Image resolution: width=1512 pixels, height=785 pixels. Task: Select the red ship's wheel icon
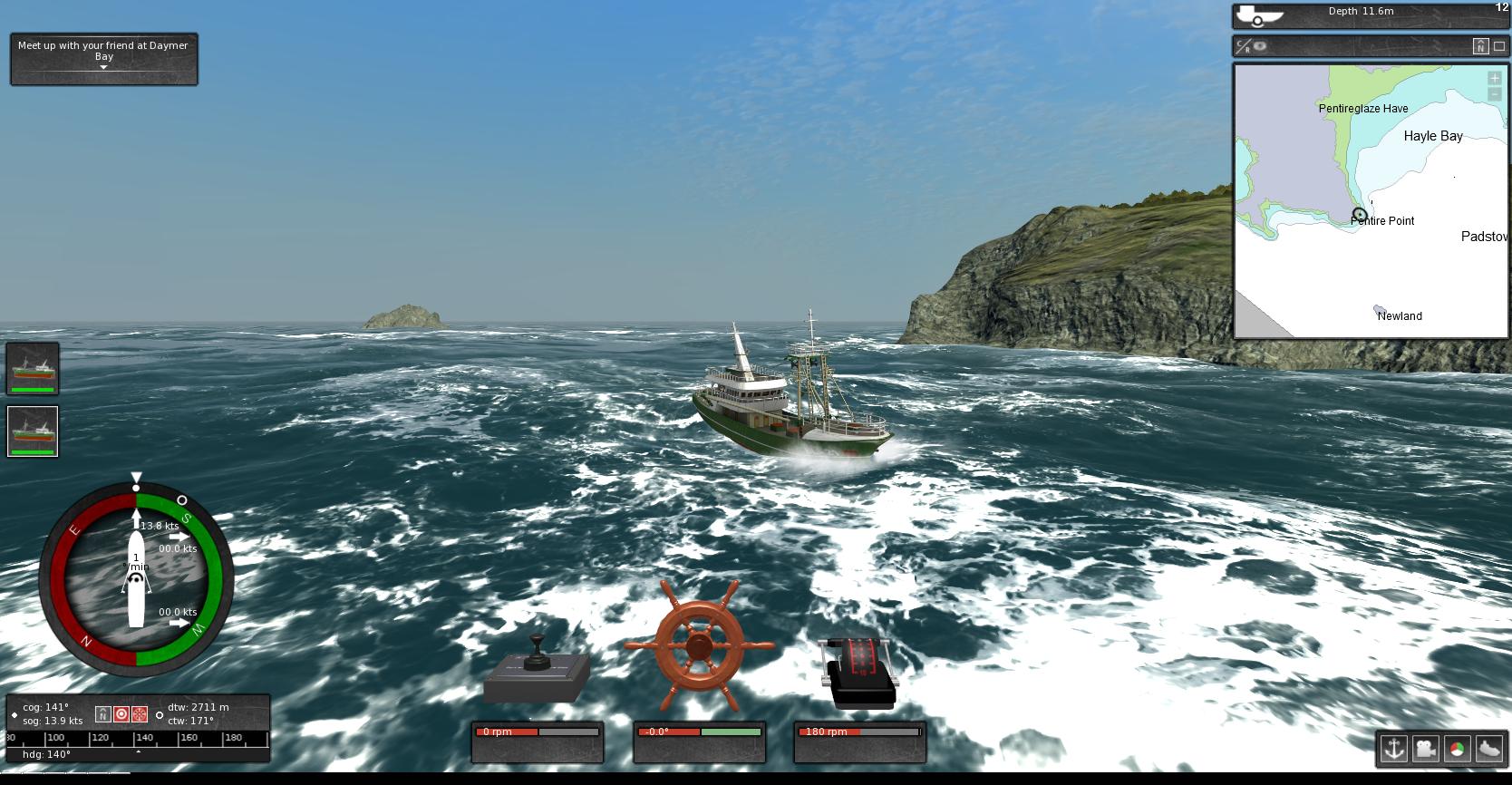(x=139, y=714)
